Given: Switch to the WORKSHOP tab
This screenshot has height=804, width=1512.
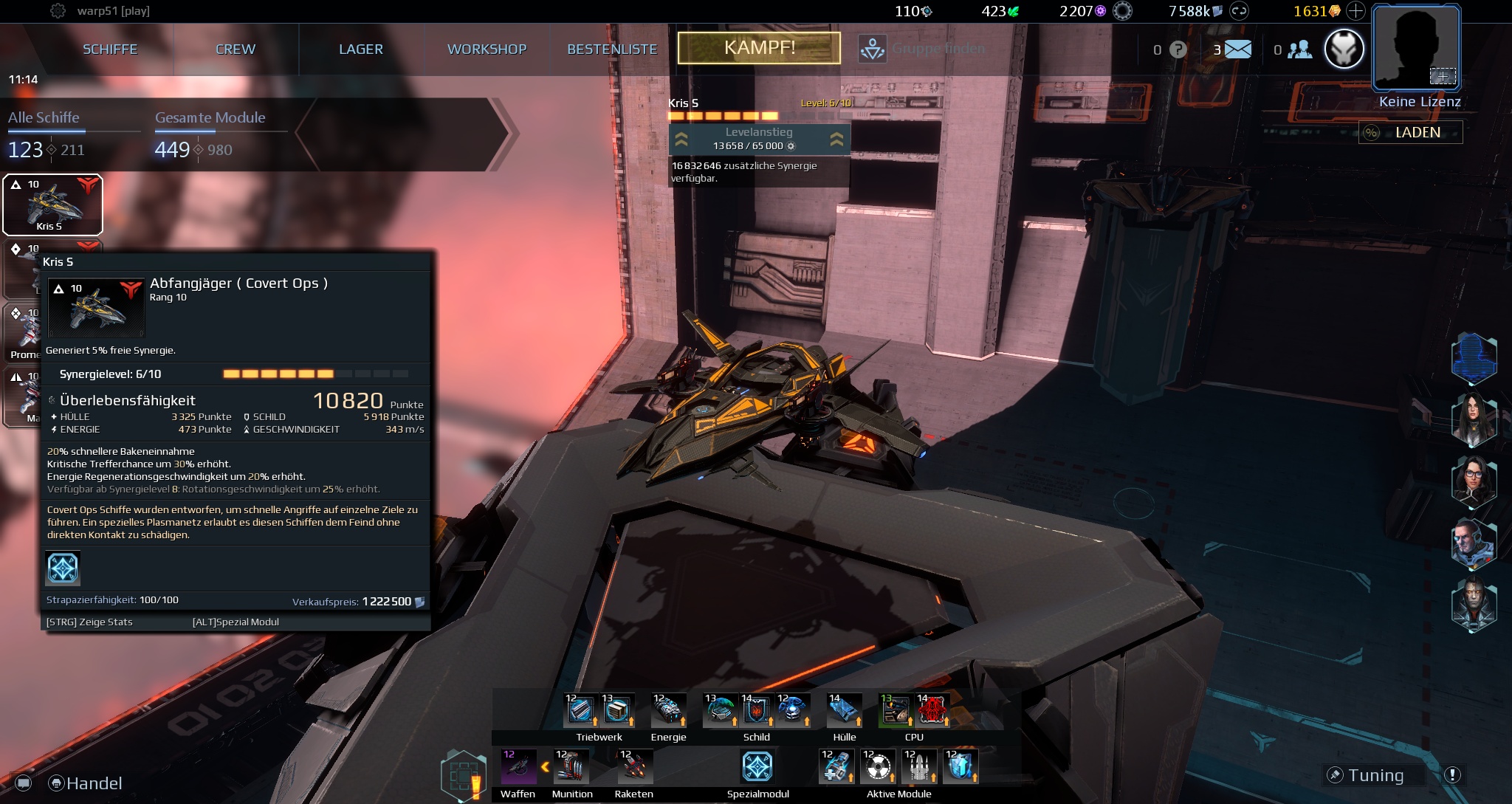Looking at the screenshot, I should pyautogui.click(x=487, y=49).
